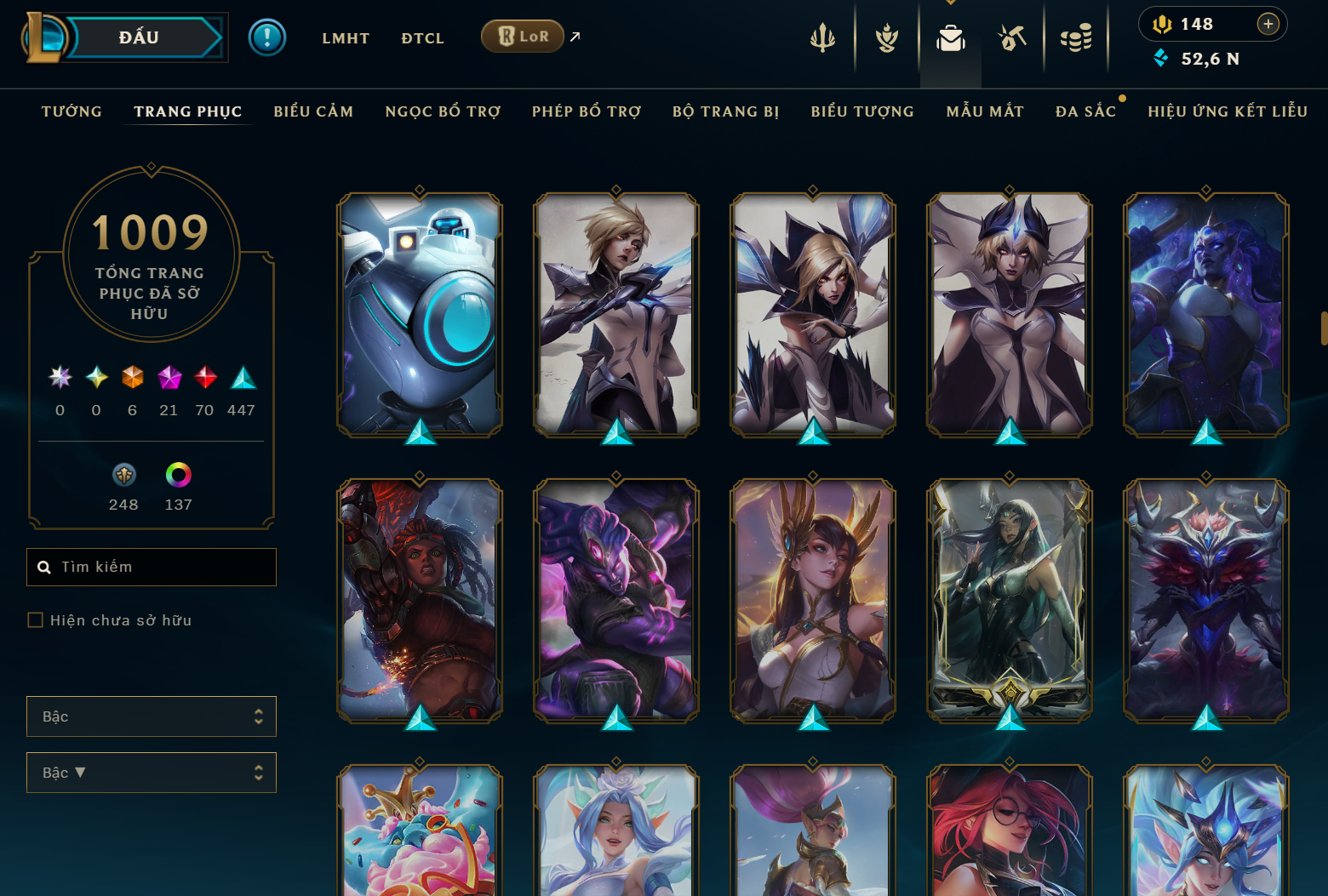Click the blue essence icon

[x=1162, y=59]
